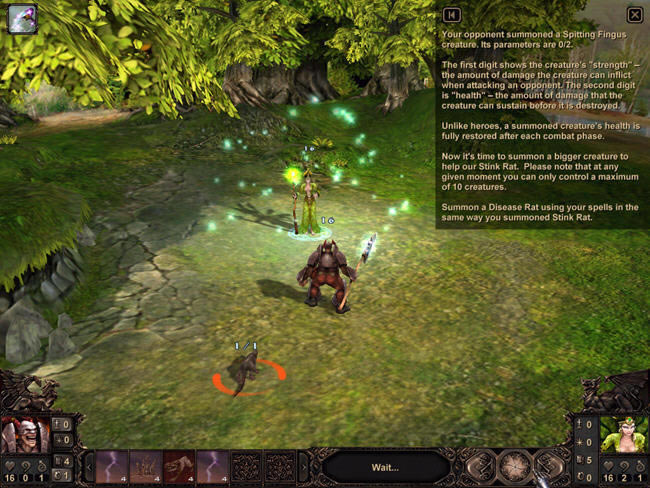Select the red rat creature spell card
The width and height of the screenshot is (650, 488).
(x=178, y=466)
